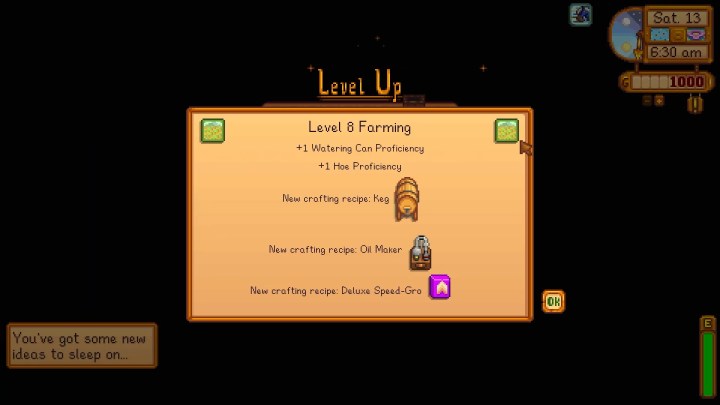The height and width of the screenshot is (405, 720).
Task: Open the quest journal exclamation icon
Action: 695,103
